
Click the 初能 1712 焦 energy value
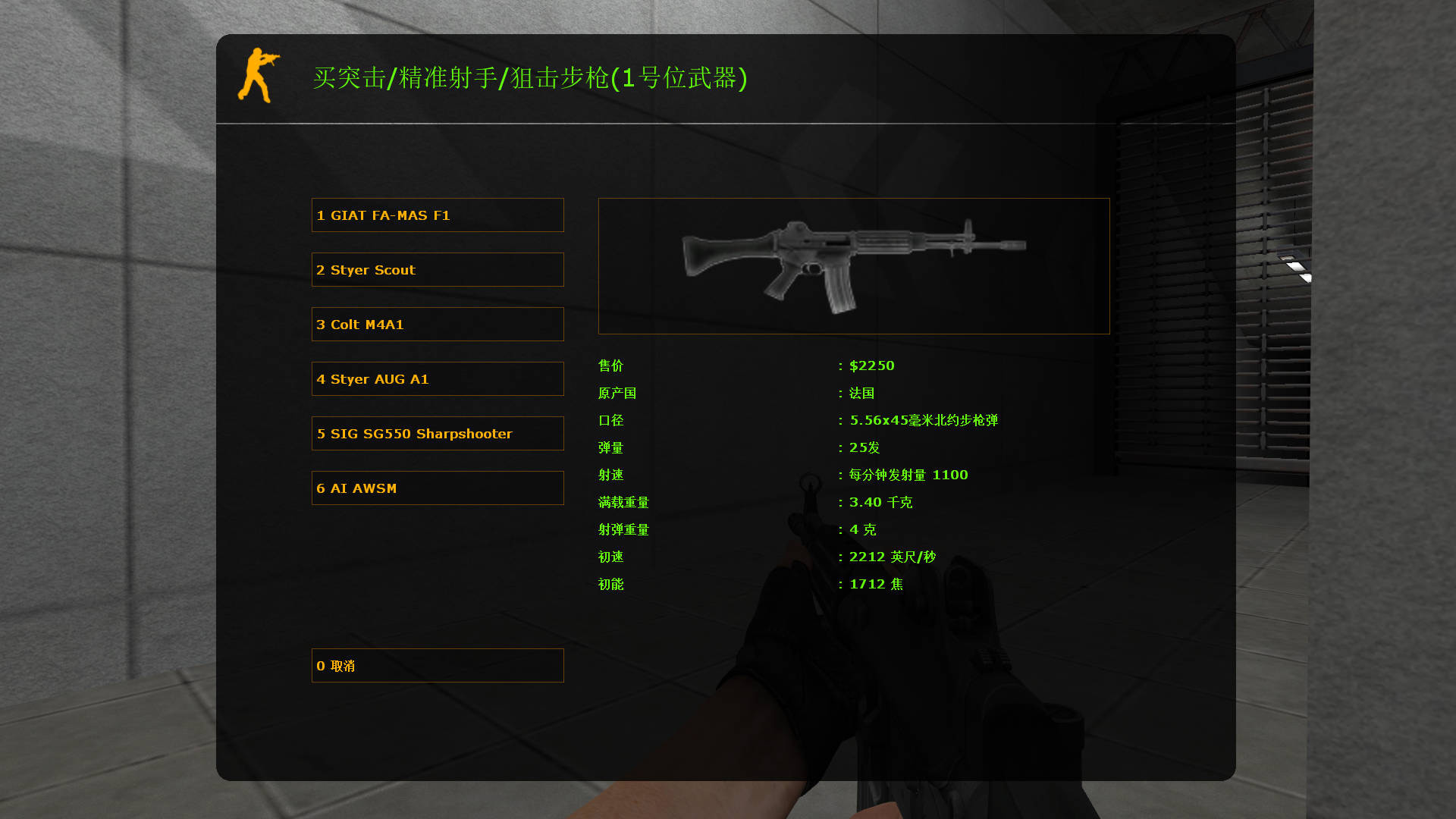(876, 584)
